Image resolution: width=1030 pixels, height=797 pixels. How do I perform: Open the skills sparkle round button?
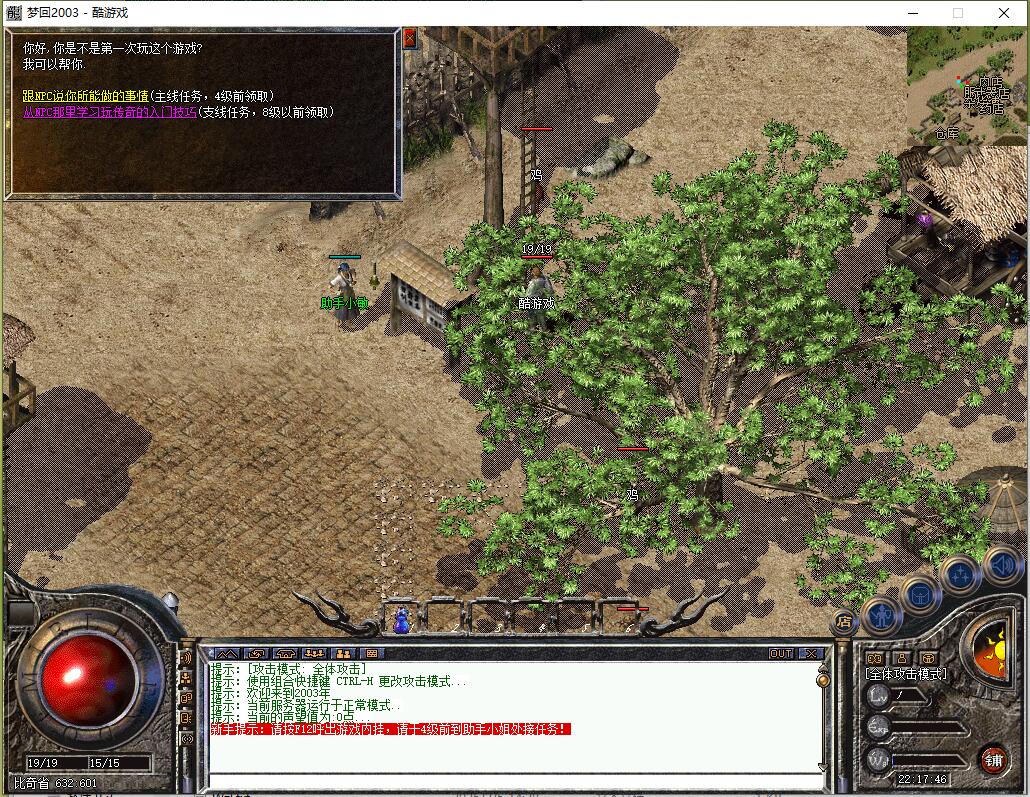tap(960, 573)
